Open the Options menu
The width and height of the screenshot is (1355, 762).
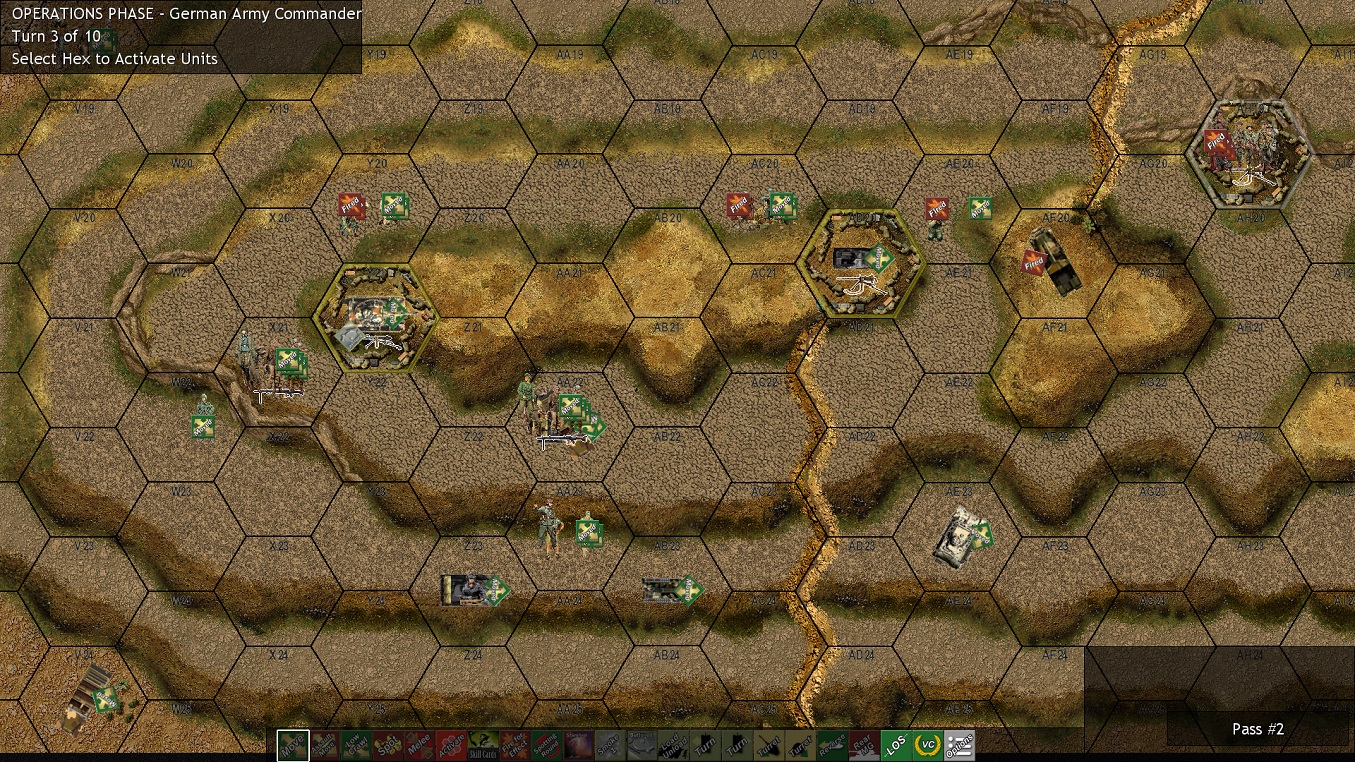point(960,745)
